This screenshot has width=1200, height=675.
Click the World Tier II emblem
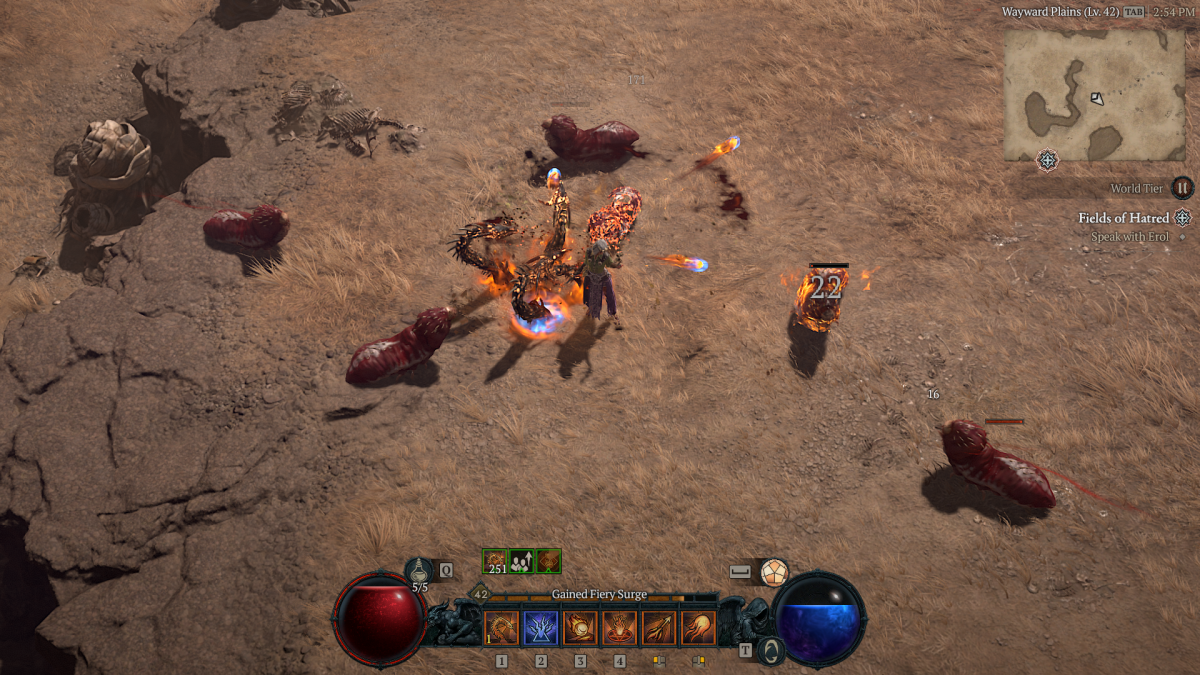[1182, 188]
